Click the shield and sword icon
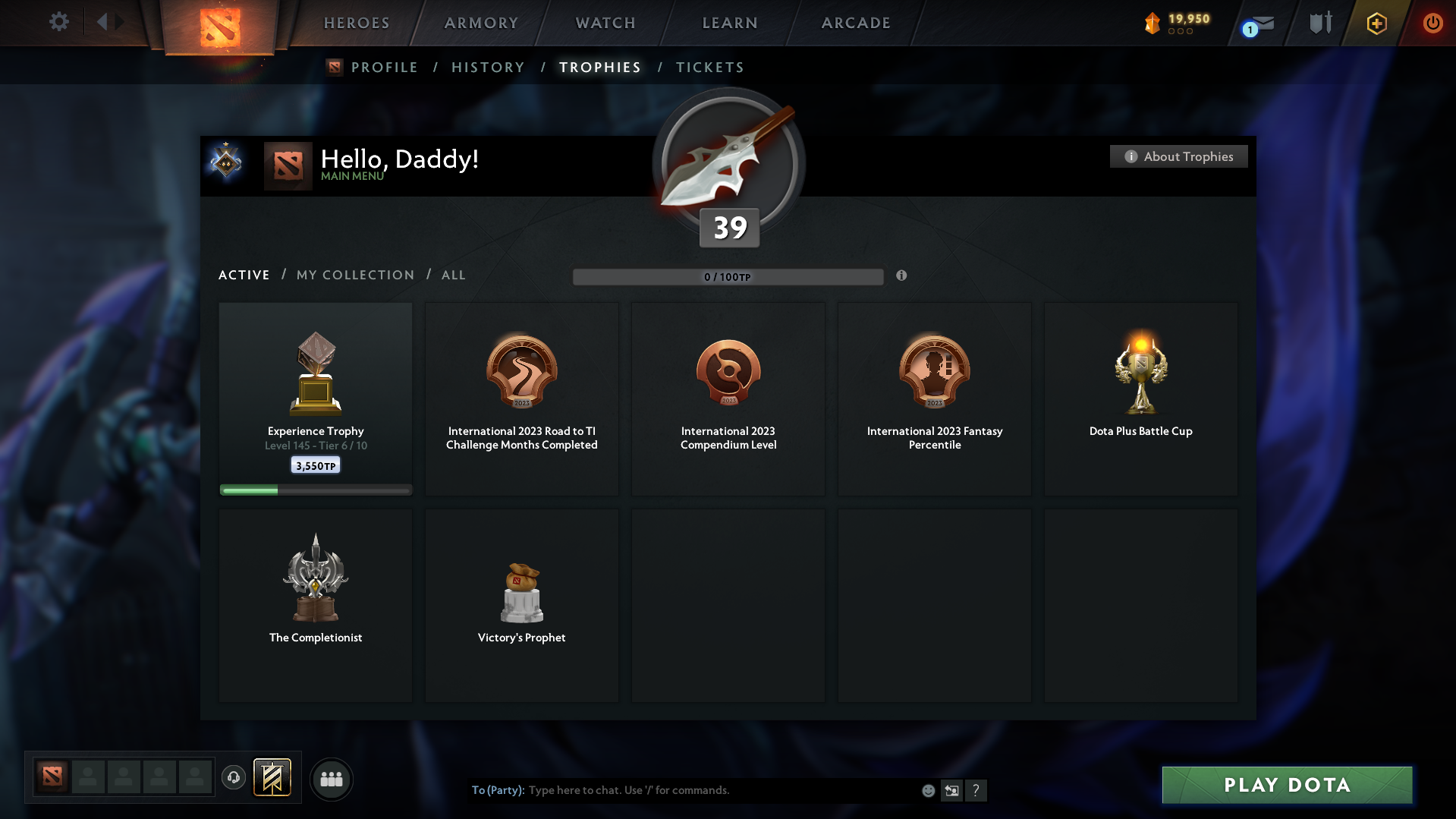The width and height of the screenshot is (1456, 819). point(1319,23)
